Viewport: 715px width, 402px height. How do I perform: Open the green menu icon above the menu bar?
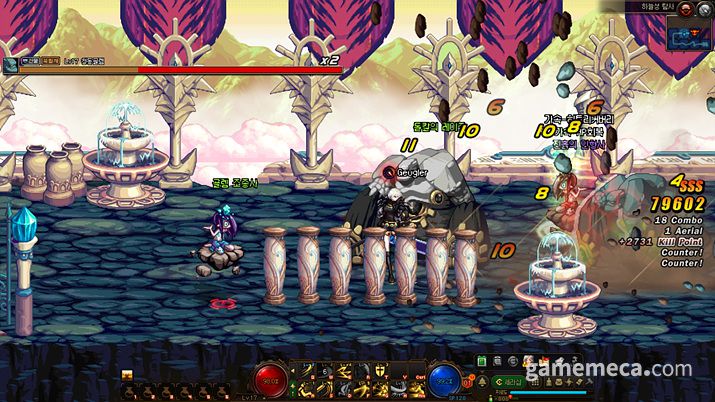coord(481,360)
